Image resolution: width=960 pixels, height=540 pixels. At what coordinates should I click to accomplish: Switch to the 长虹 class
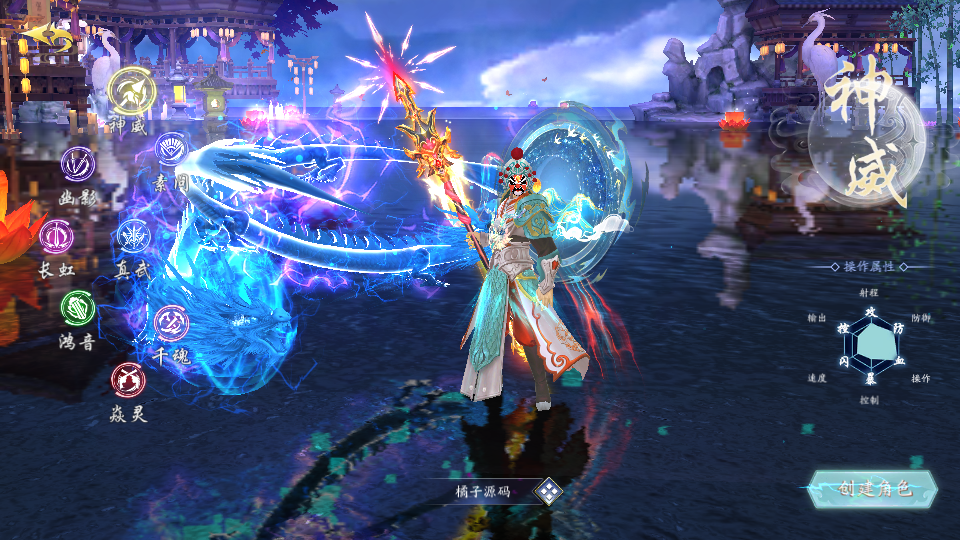(56, 236)
